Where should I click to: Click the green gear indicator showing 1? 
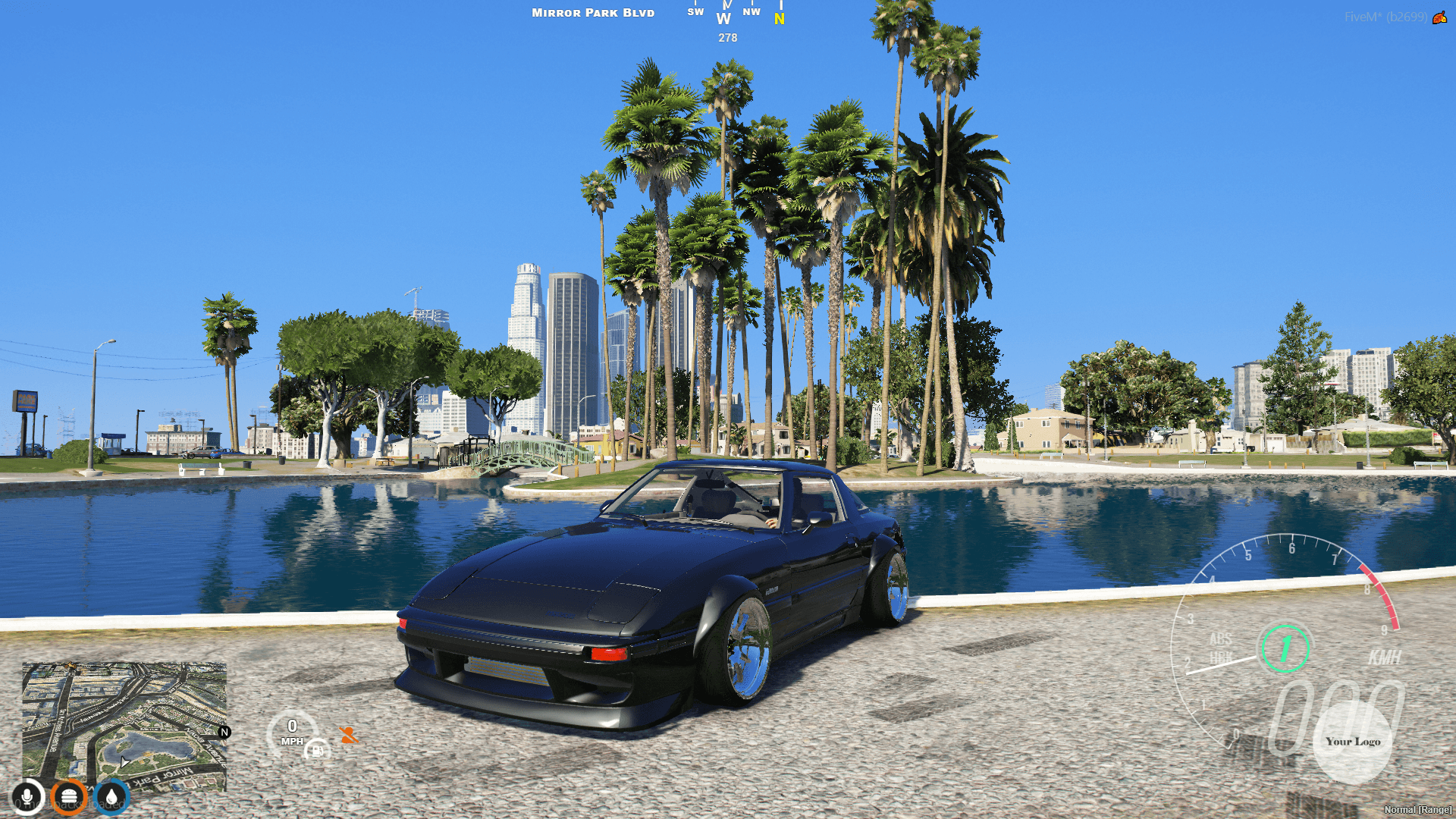coord(1287,647)
